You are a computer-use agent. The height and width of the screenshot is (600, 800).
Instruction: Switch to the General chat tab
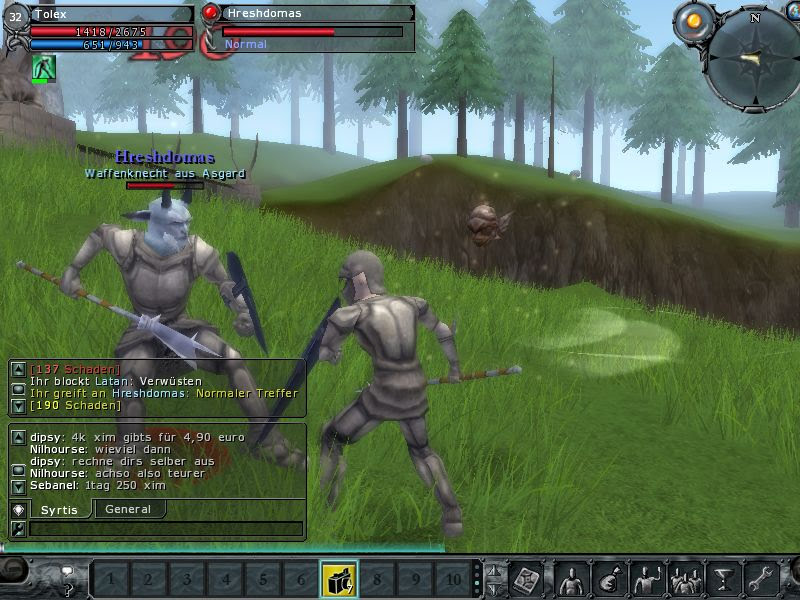click(128, 509)
